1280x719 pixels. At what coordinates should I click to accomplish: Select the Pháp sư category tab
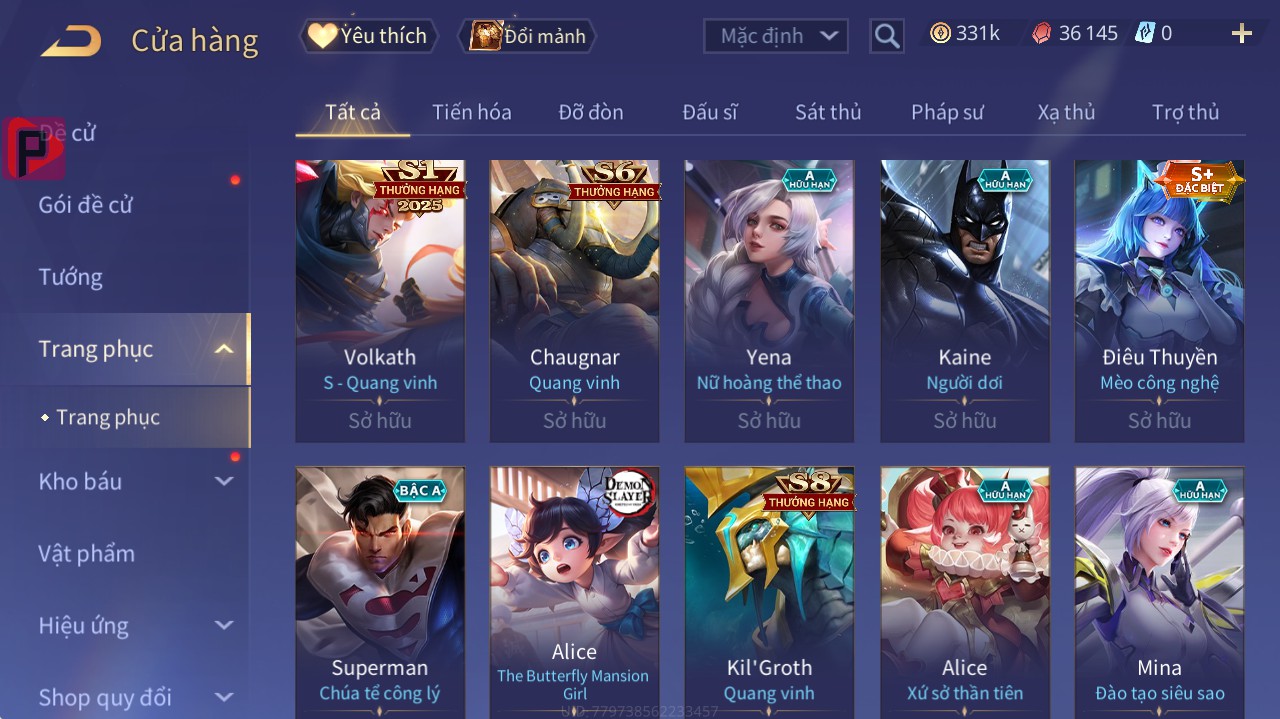pos(947,112)
